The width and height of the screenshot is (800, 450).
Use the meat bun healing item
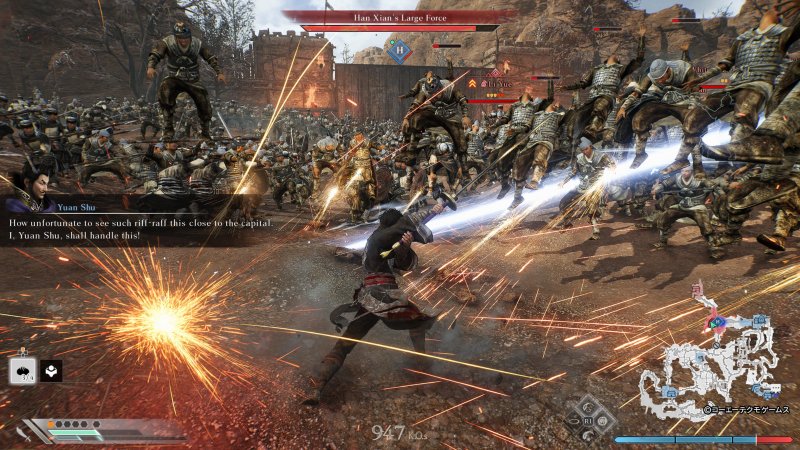click(22, 371)
